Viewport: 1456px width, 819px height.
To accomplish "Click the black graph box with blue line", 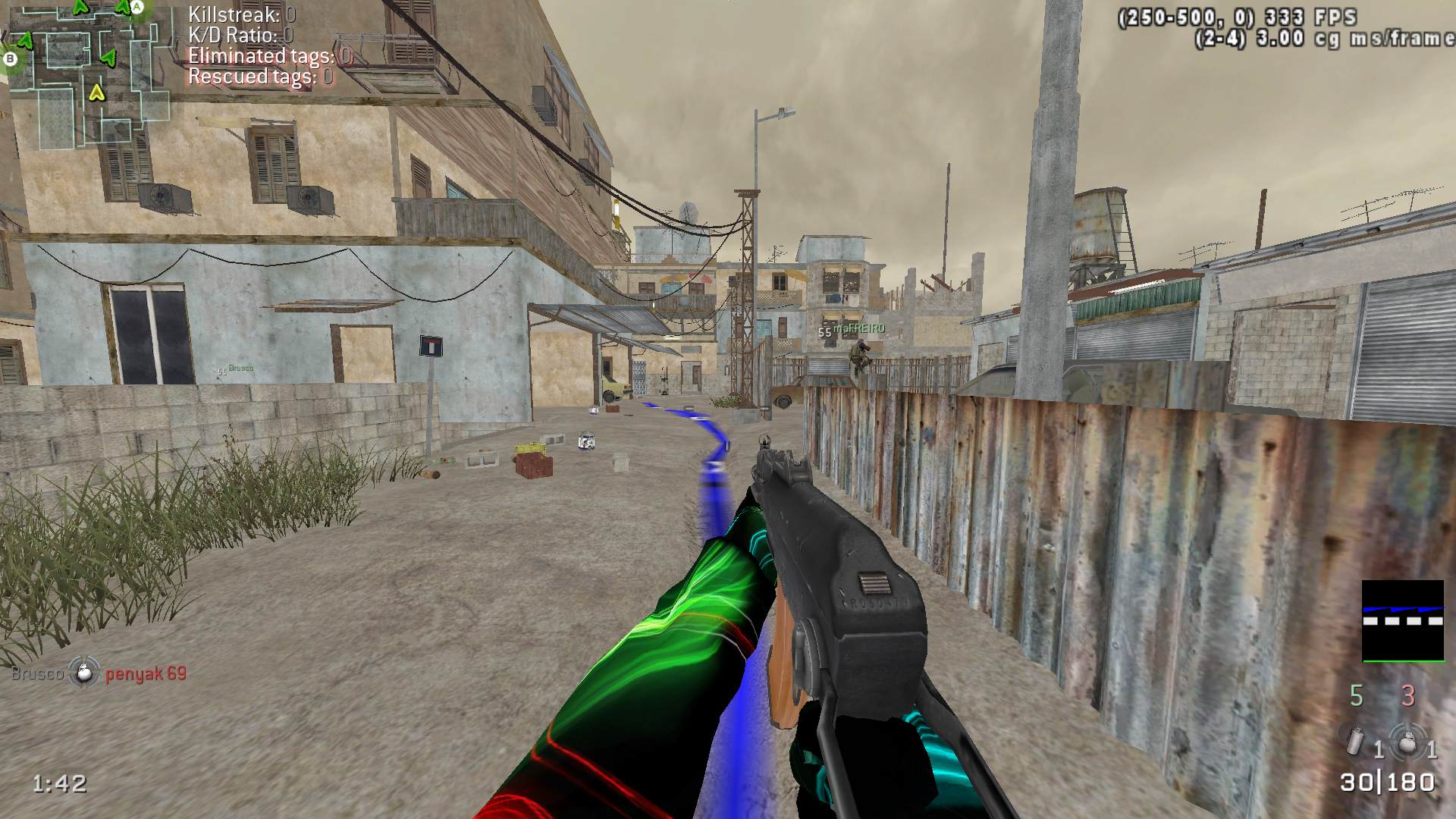I will (1403, 620).
